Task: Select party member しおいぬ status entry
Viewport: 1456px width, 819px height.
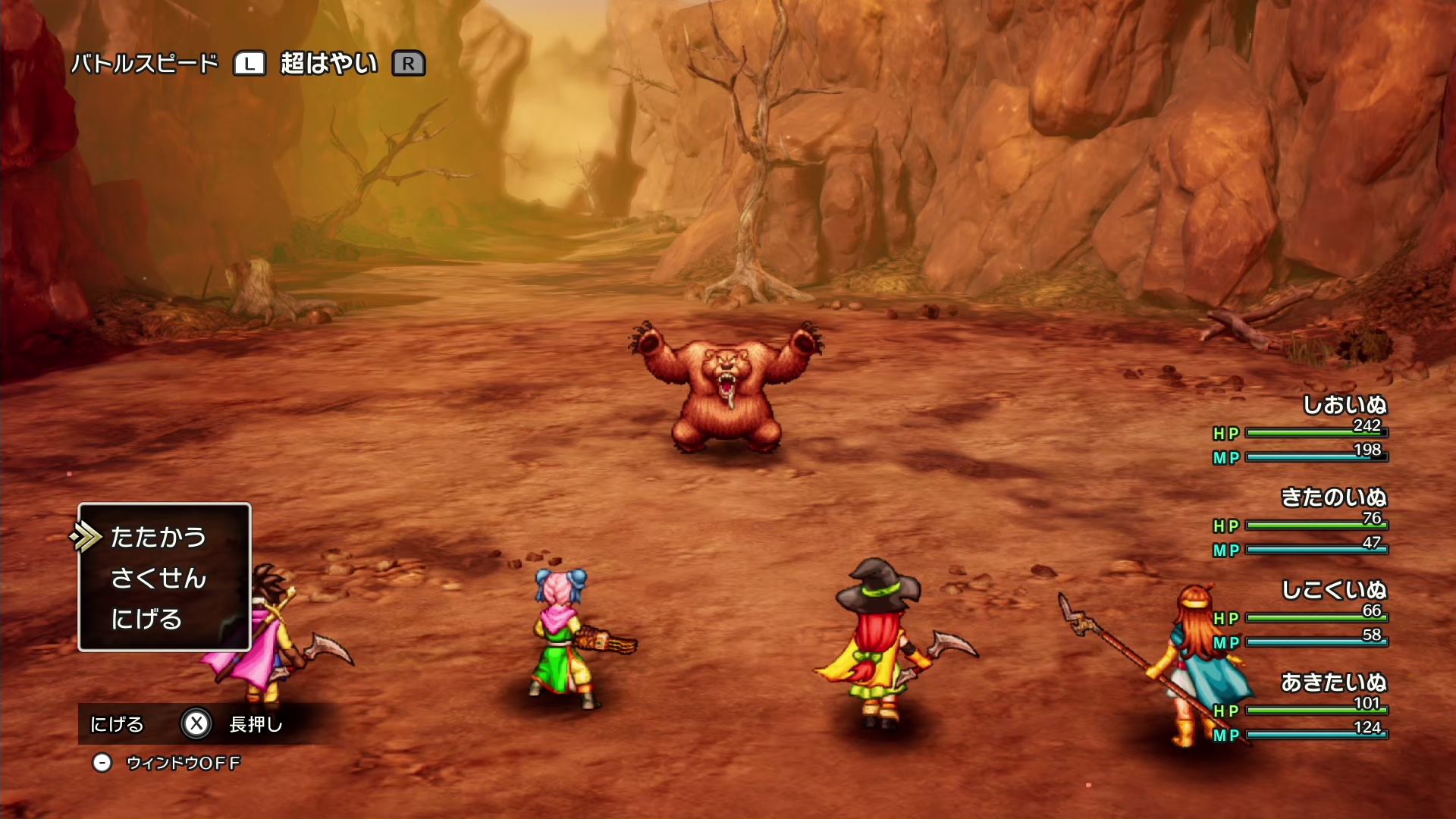Action: [1344, 406]
